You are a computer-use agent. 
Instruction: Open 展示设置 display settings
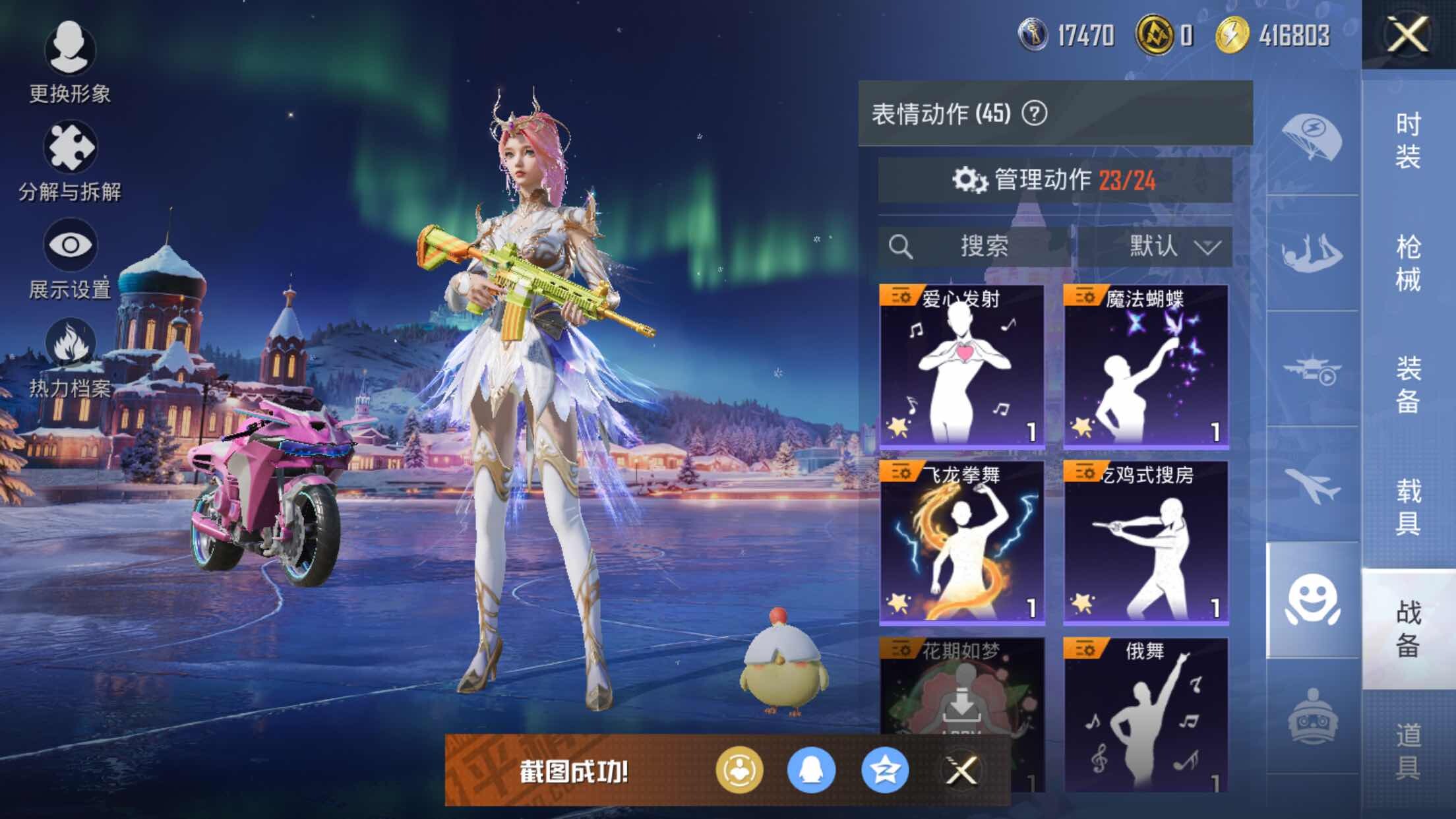tap(69, 258)
